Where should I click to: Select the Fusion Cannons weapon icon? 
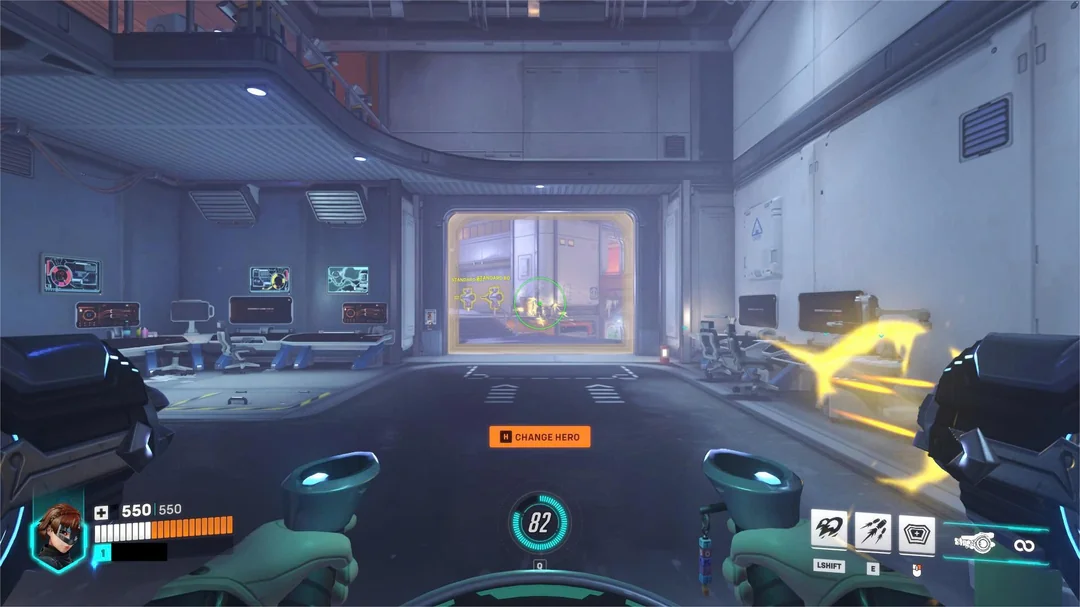[975, 543]
